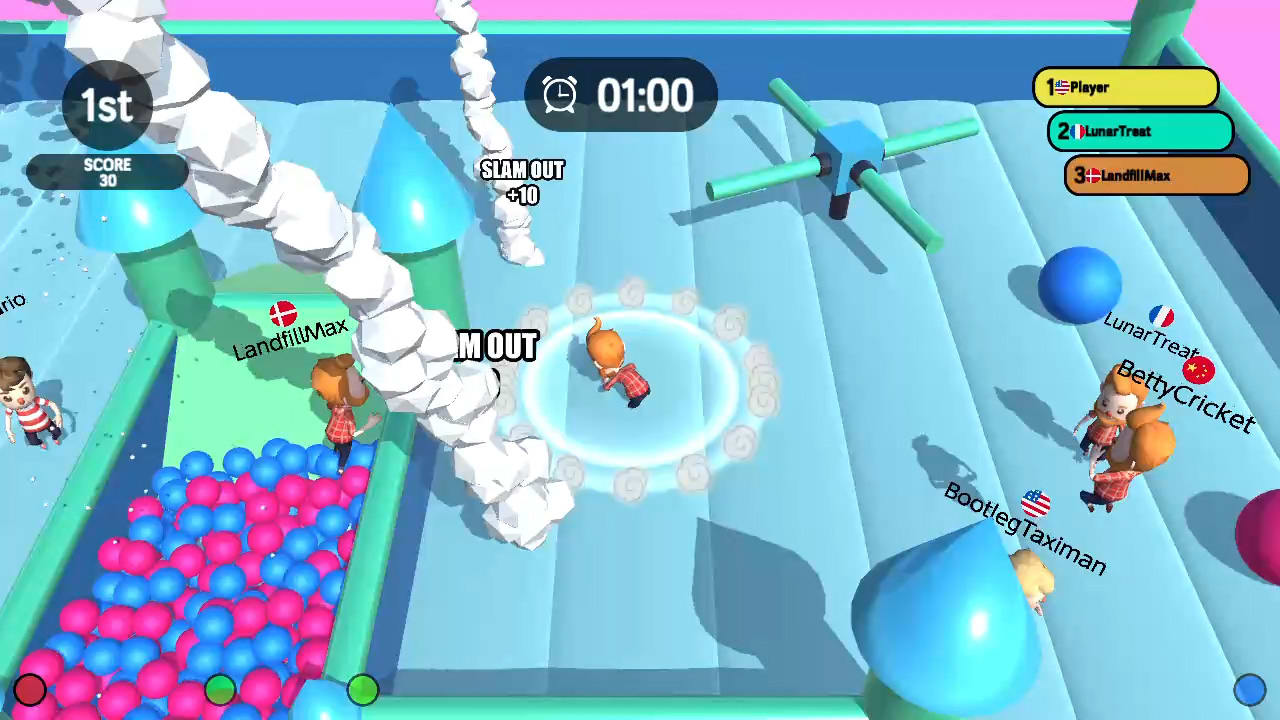Toggle the red circle indicator bottom left

30,688
